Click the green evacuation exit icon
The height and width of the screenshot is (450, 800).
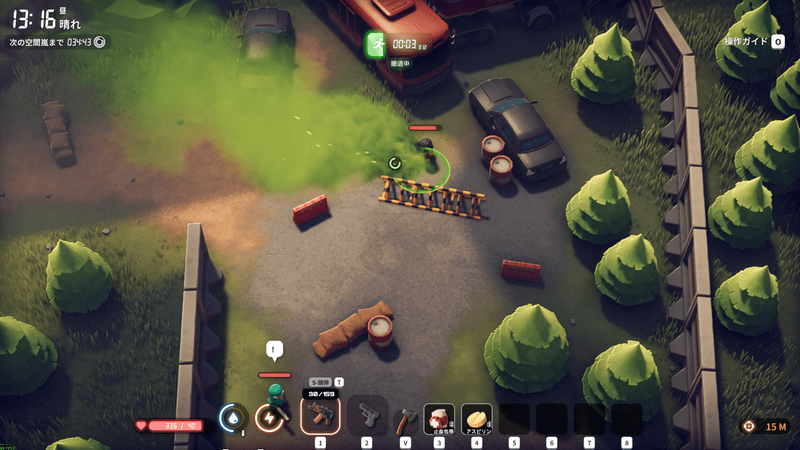coord(376,45)
